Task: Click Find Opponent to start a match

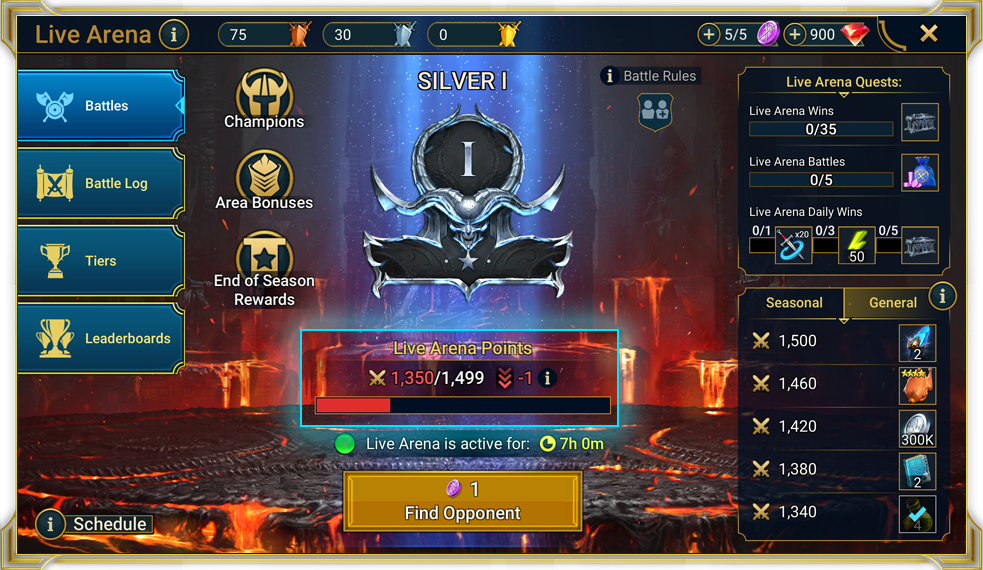Action: pos(462,501)
